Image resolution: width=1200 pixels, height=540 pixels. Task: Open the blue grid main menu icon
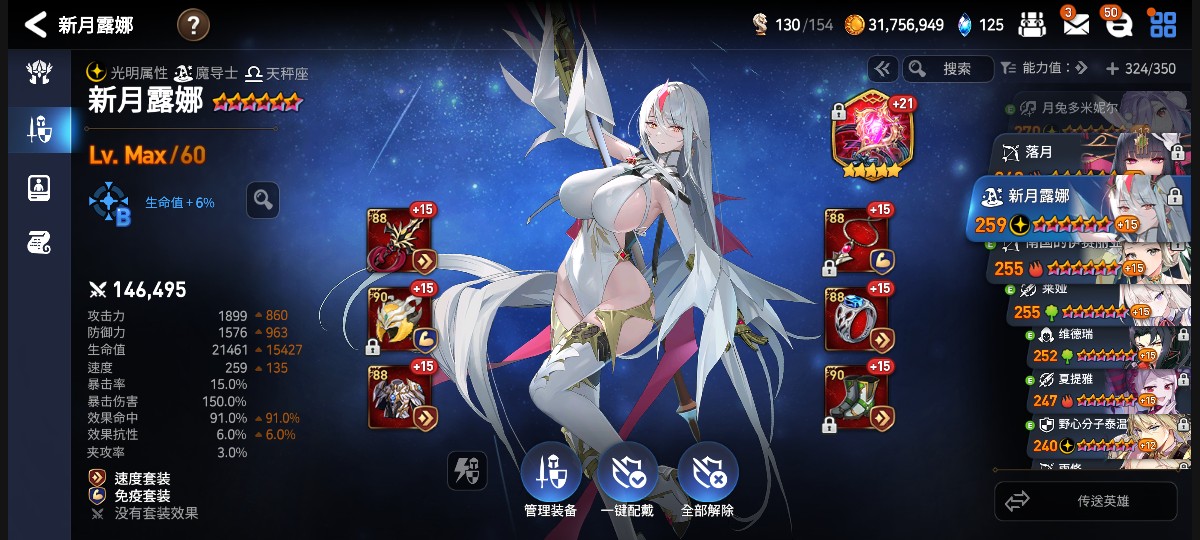coord(1163,24)
